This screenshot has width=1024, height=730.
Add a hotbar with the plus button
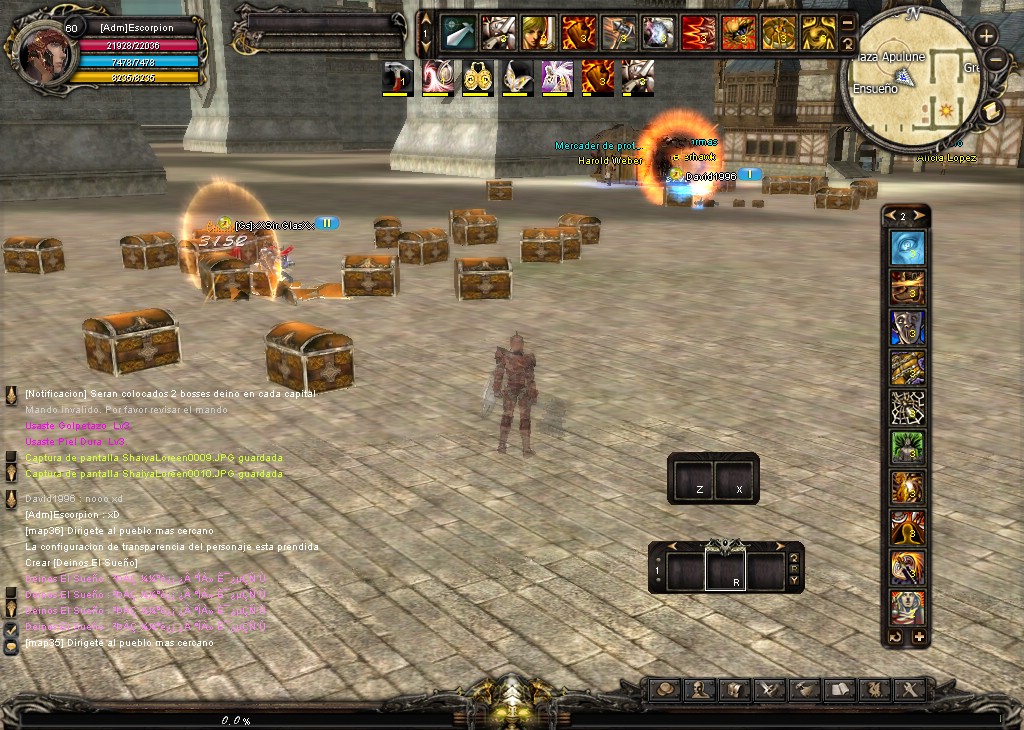pyautogui.click(x=919, y=637)
